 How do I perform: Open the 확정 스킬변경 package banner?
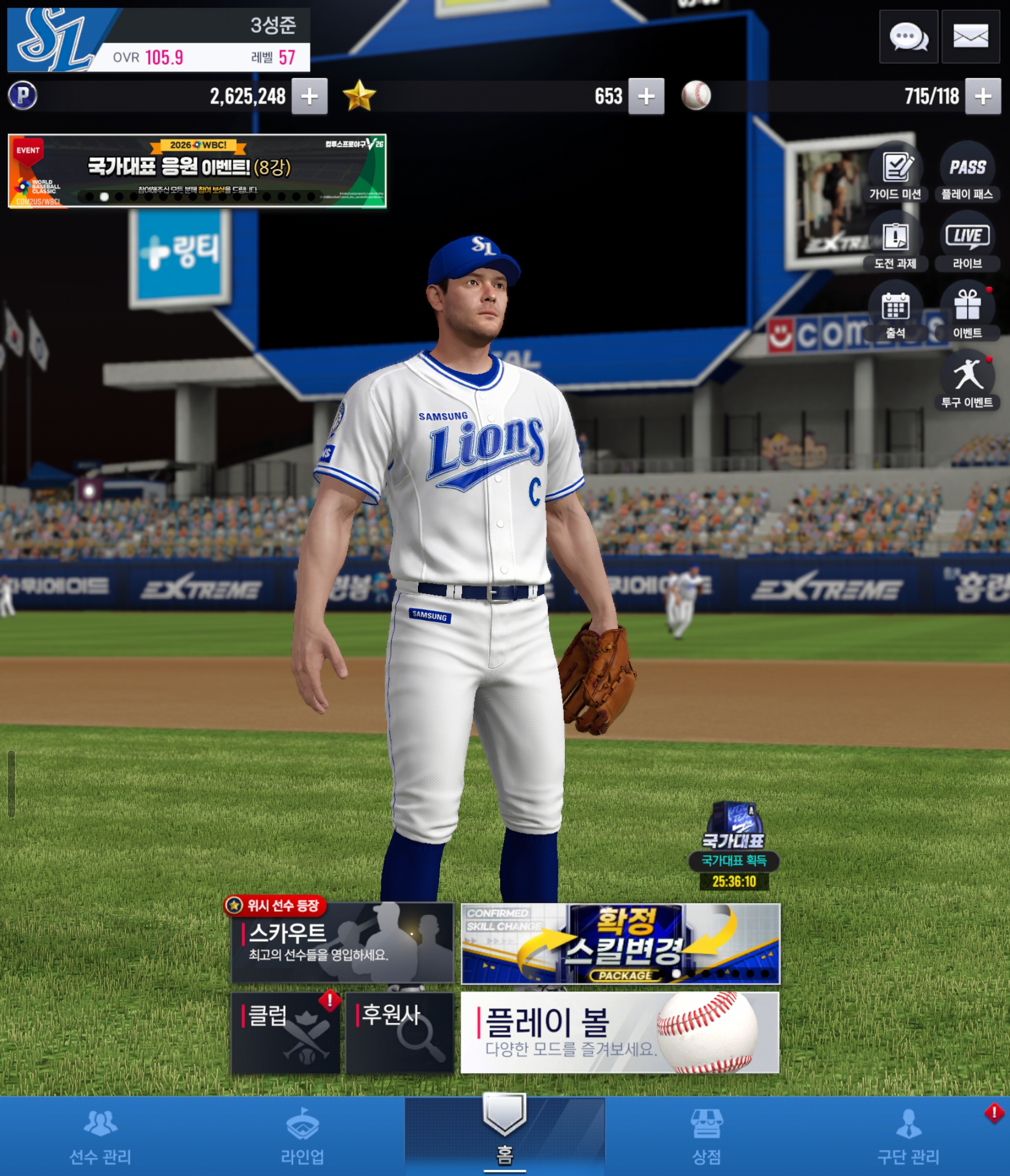click(620, 944)
